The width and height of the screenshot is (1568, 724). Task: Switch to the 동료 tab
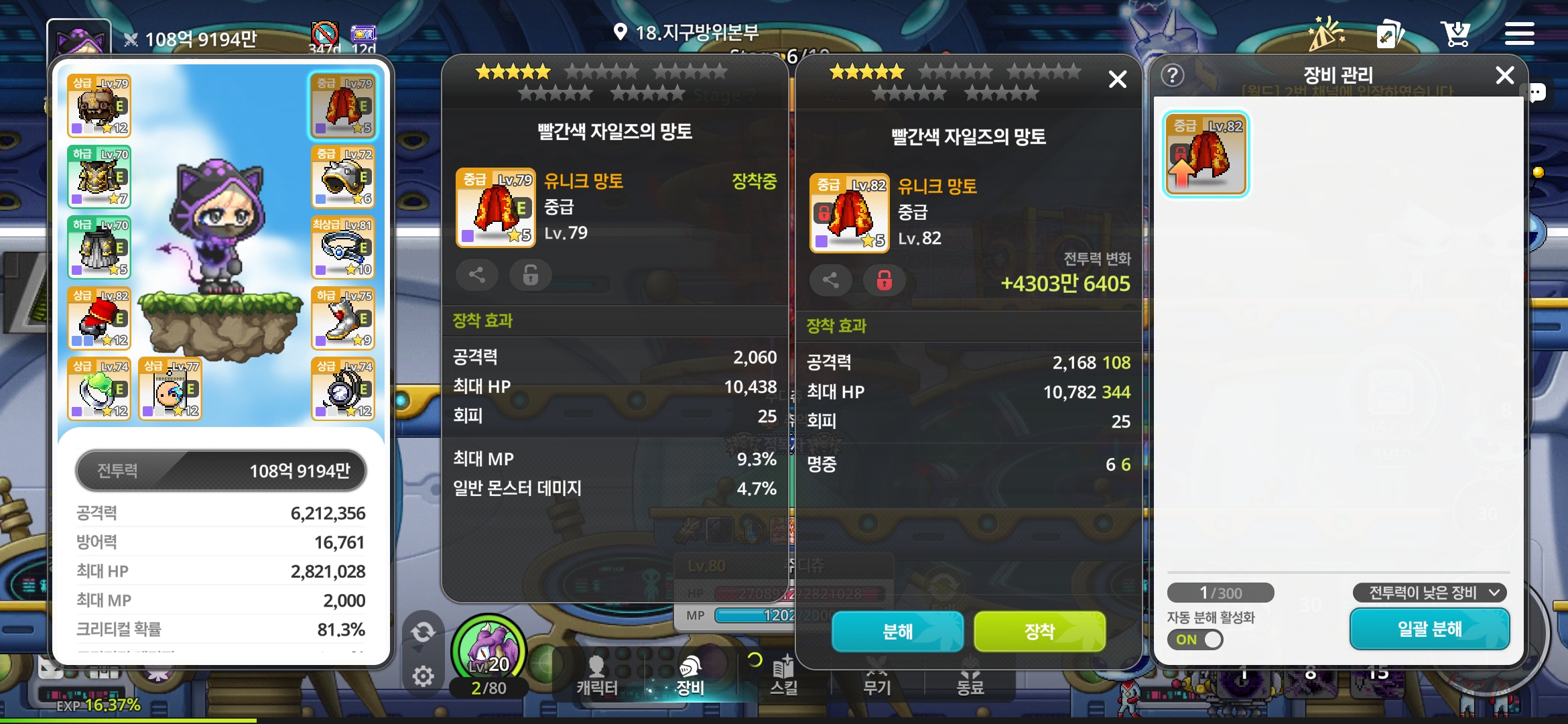click(x=970, y=676)
